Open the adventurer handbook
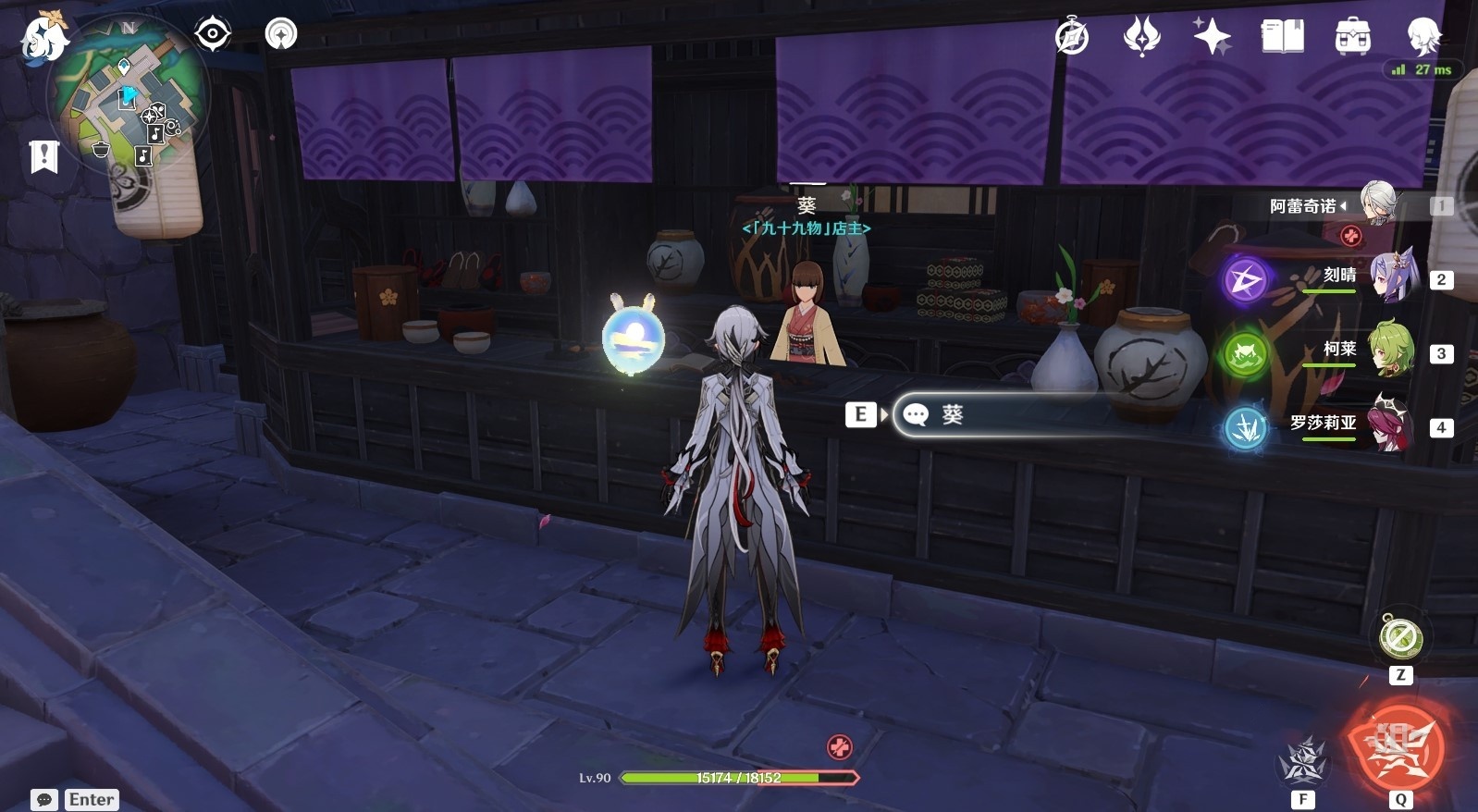Image resolution: width=1478 pixels, height=812 pixels. [1282, 37]
